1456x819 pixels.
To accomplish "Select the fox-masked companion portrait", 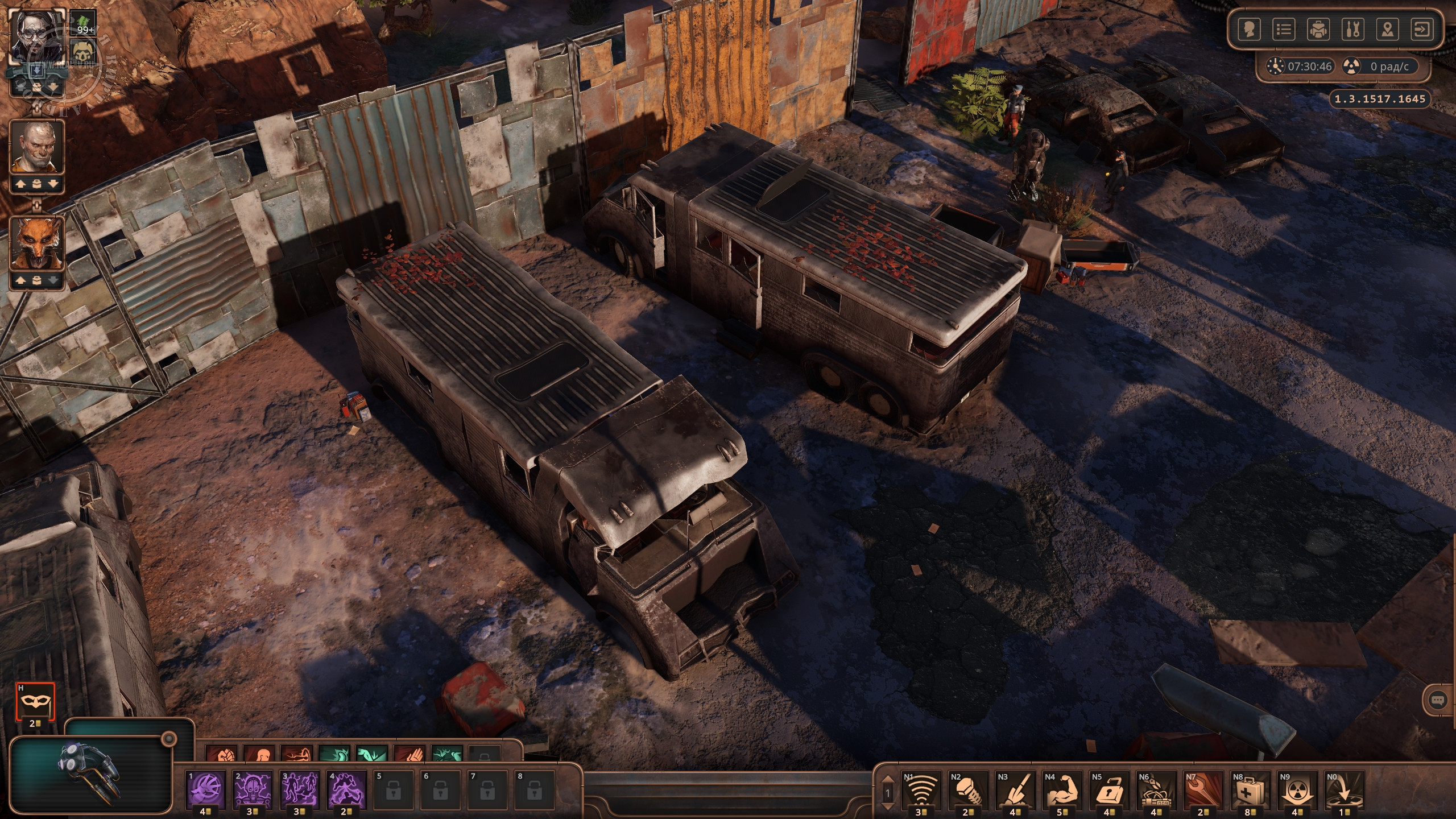I will coord(37,243).
